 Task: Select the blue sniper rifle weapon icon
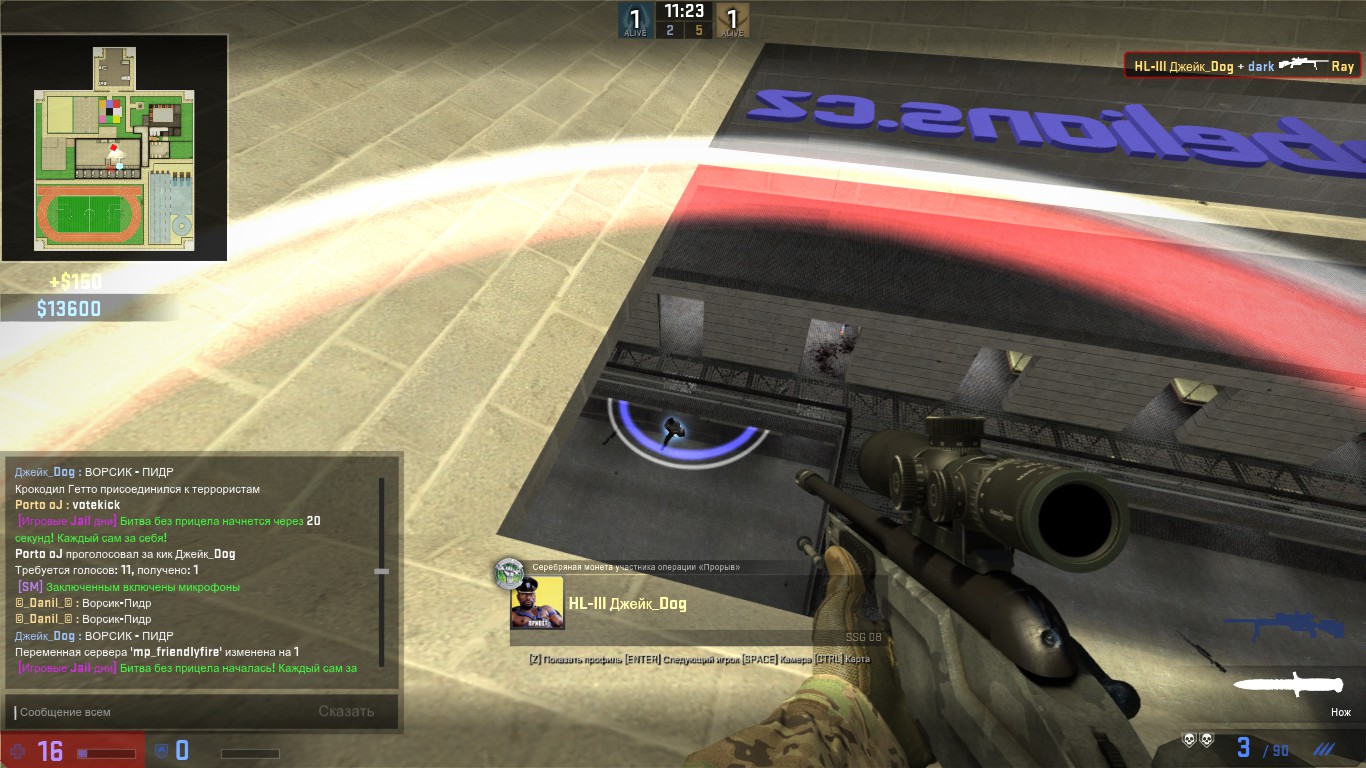(1284, 627)
